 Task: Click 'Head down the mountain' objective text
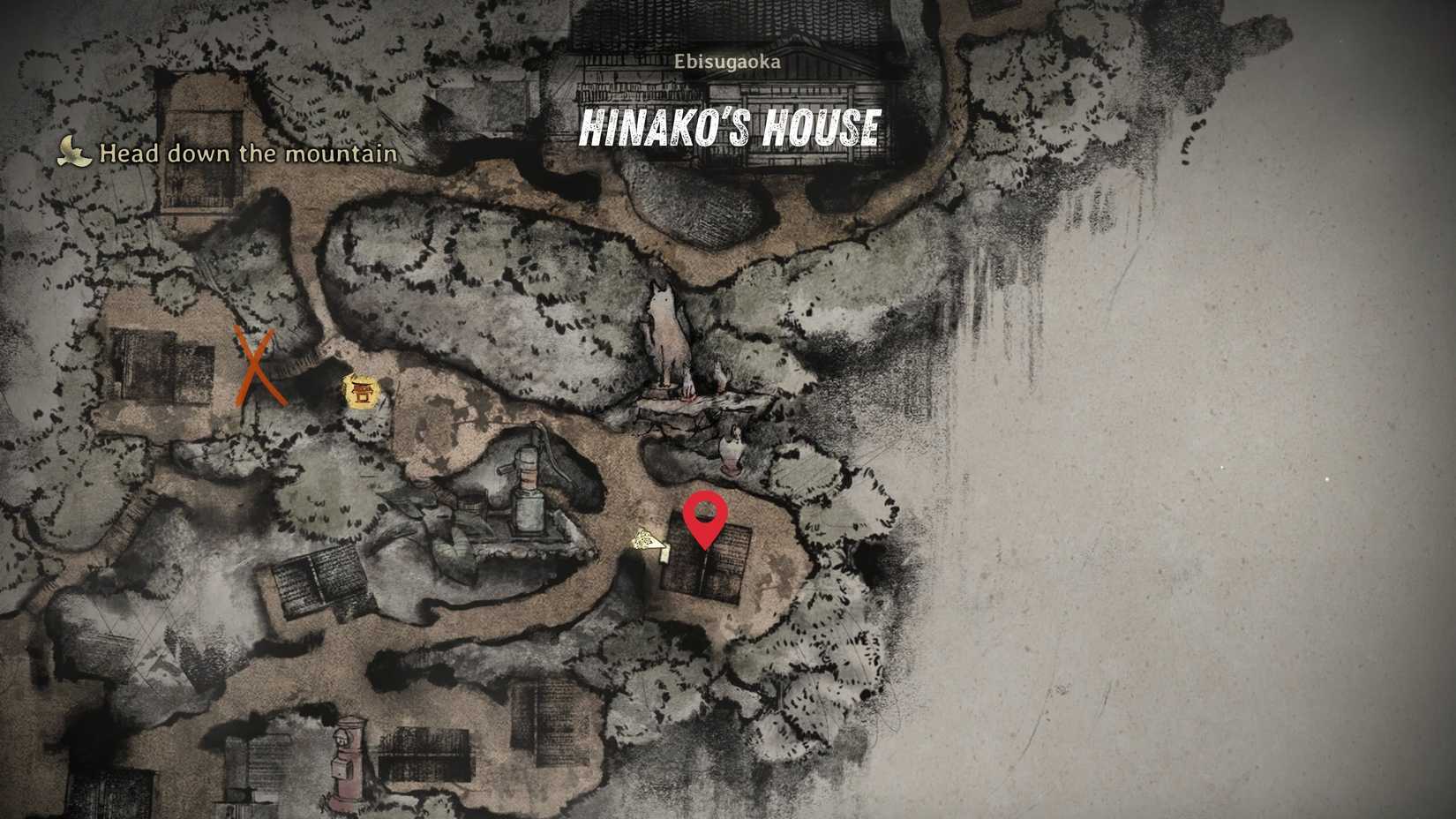pyautogui.click(x=249, y=152)
